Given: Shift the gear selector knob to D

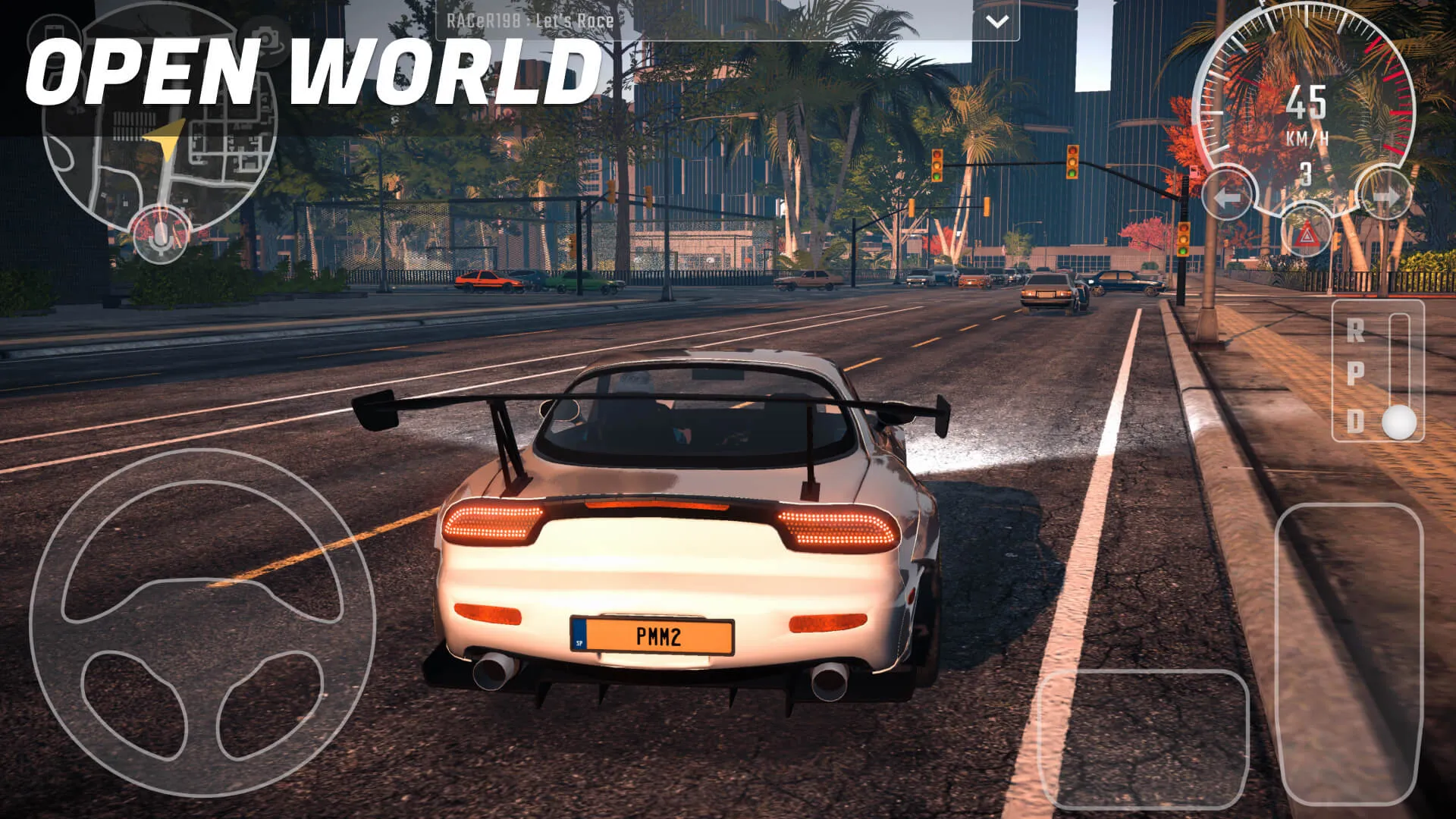Looking at the screenshot, I should coord(1400,422).
